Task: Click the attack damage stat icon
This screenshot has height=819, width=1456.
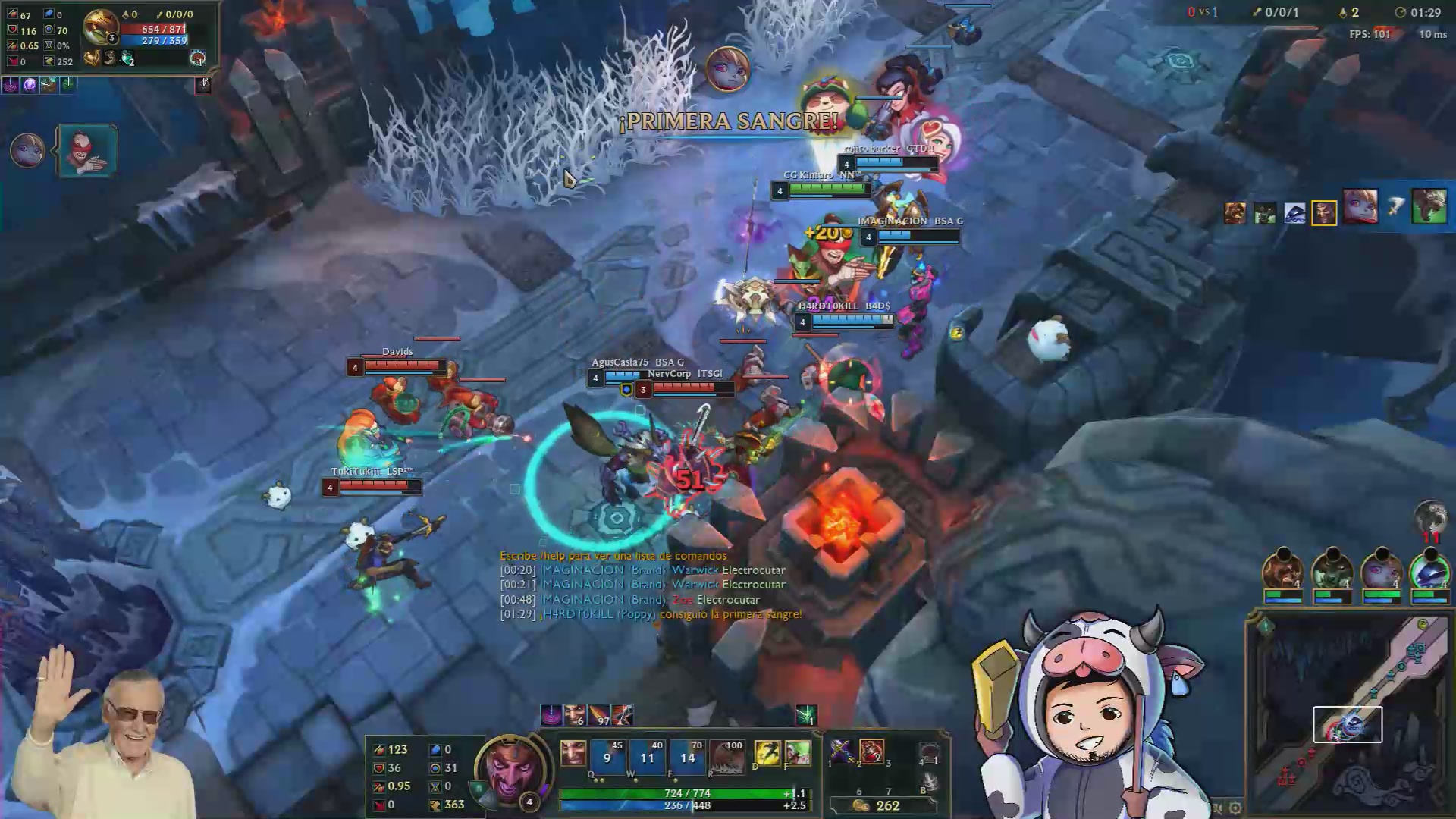Action: 379,749
